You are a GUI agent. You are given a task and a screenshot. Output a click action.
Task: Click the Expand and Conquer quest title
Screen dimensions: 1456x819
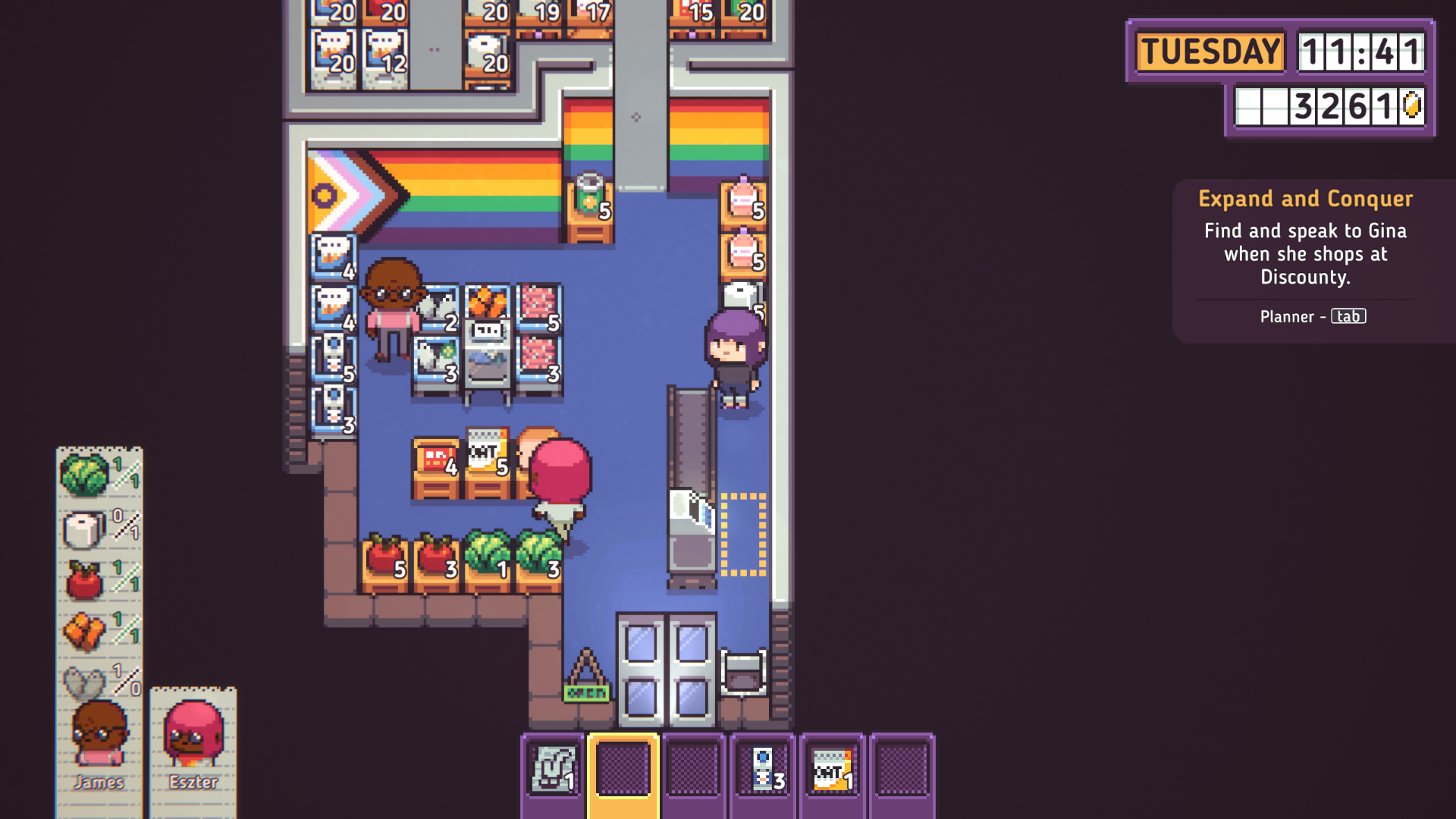(x=1305, y=199)
